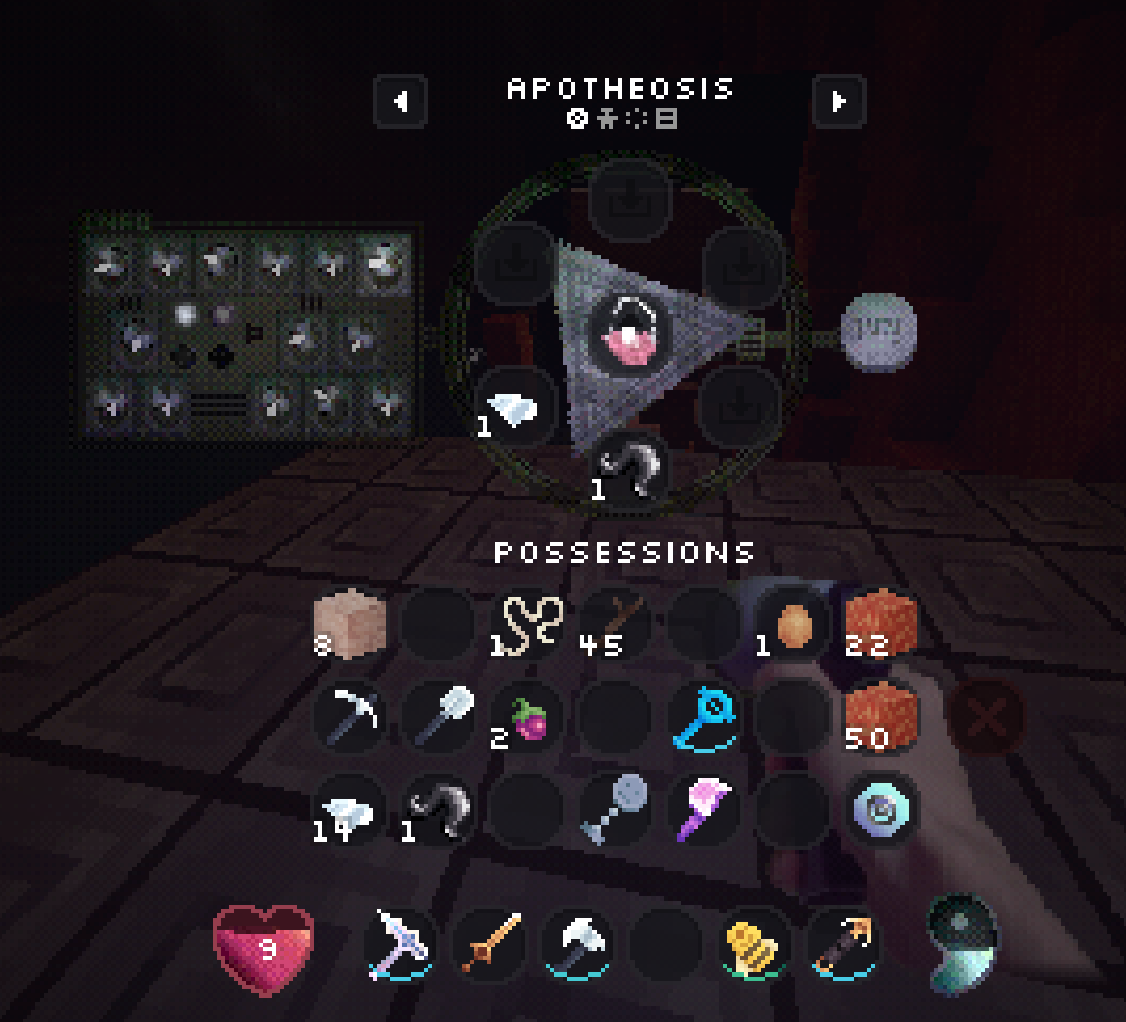Select the pink heart output in the ritual centre

[628, 333]
